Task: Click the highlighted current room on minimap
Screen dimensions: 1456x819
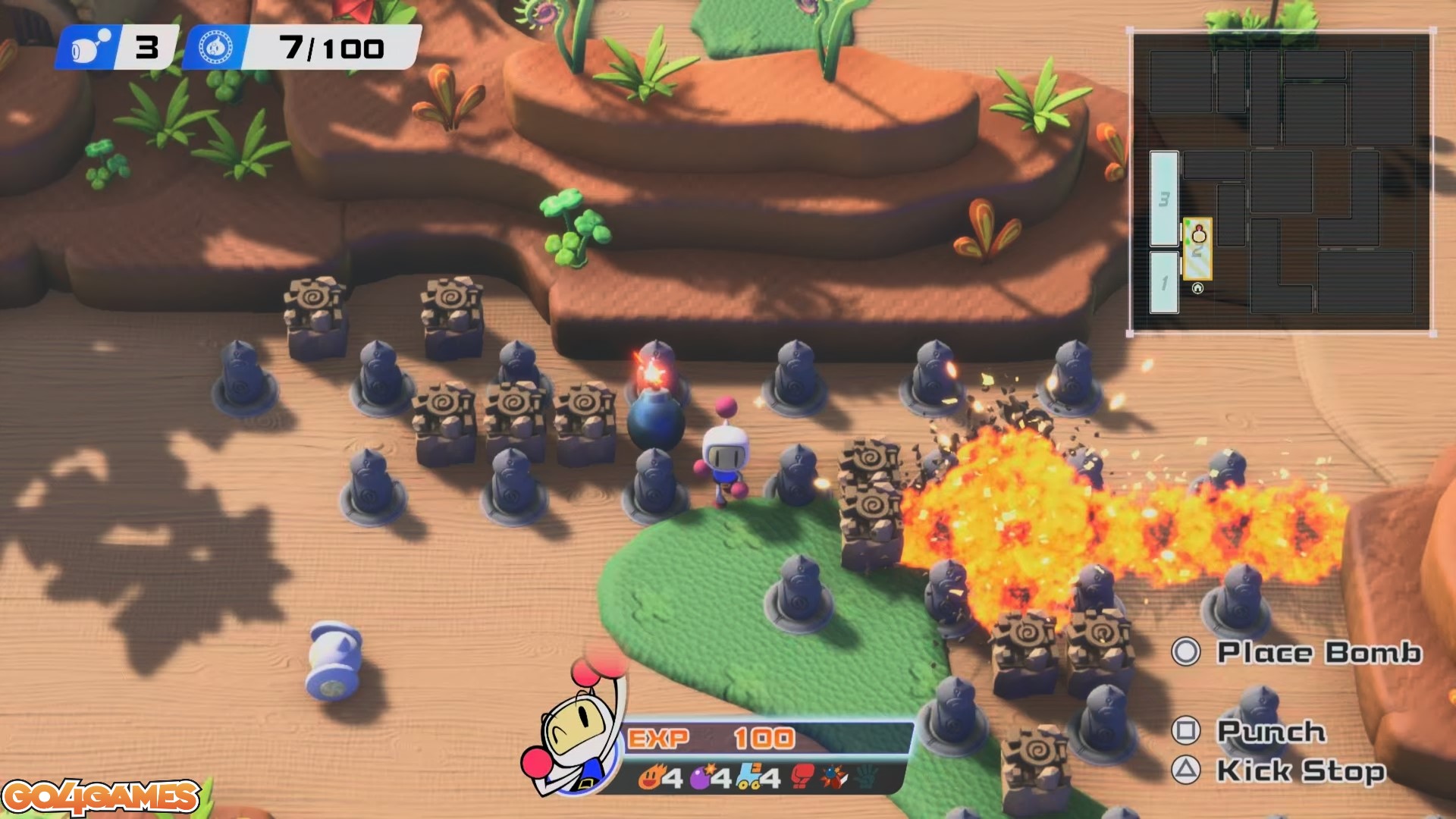Action: tap(1198, 249)
